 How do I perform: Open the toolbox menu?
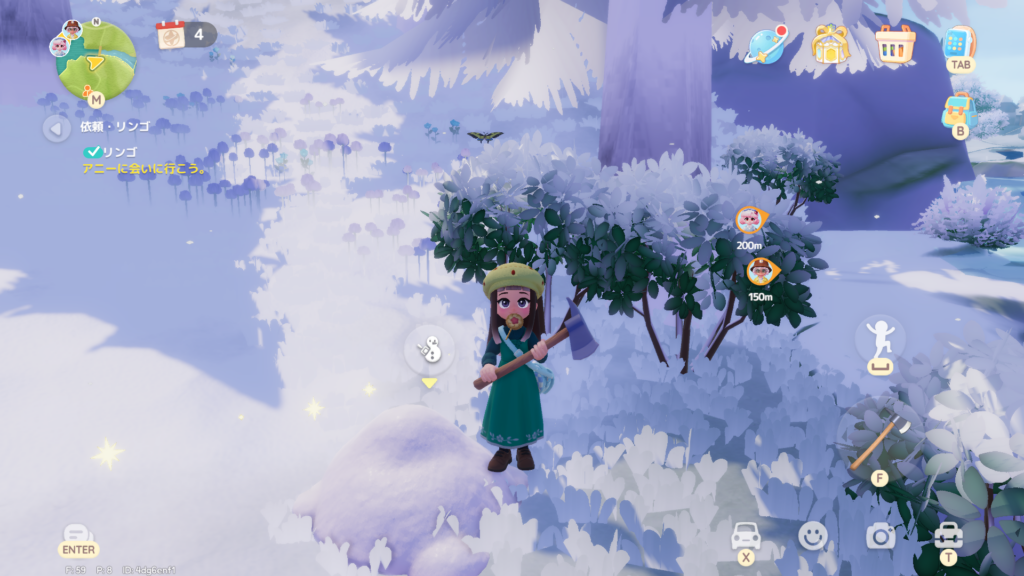pyautogui.click(x=947, y=535)
